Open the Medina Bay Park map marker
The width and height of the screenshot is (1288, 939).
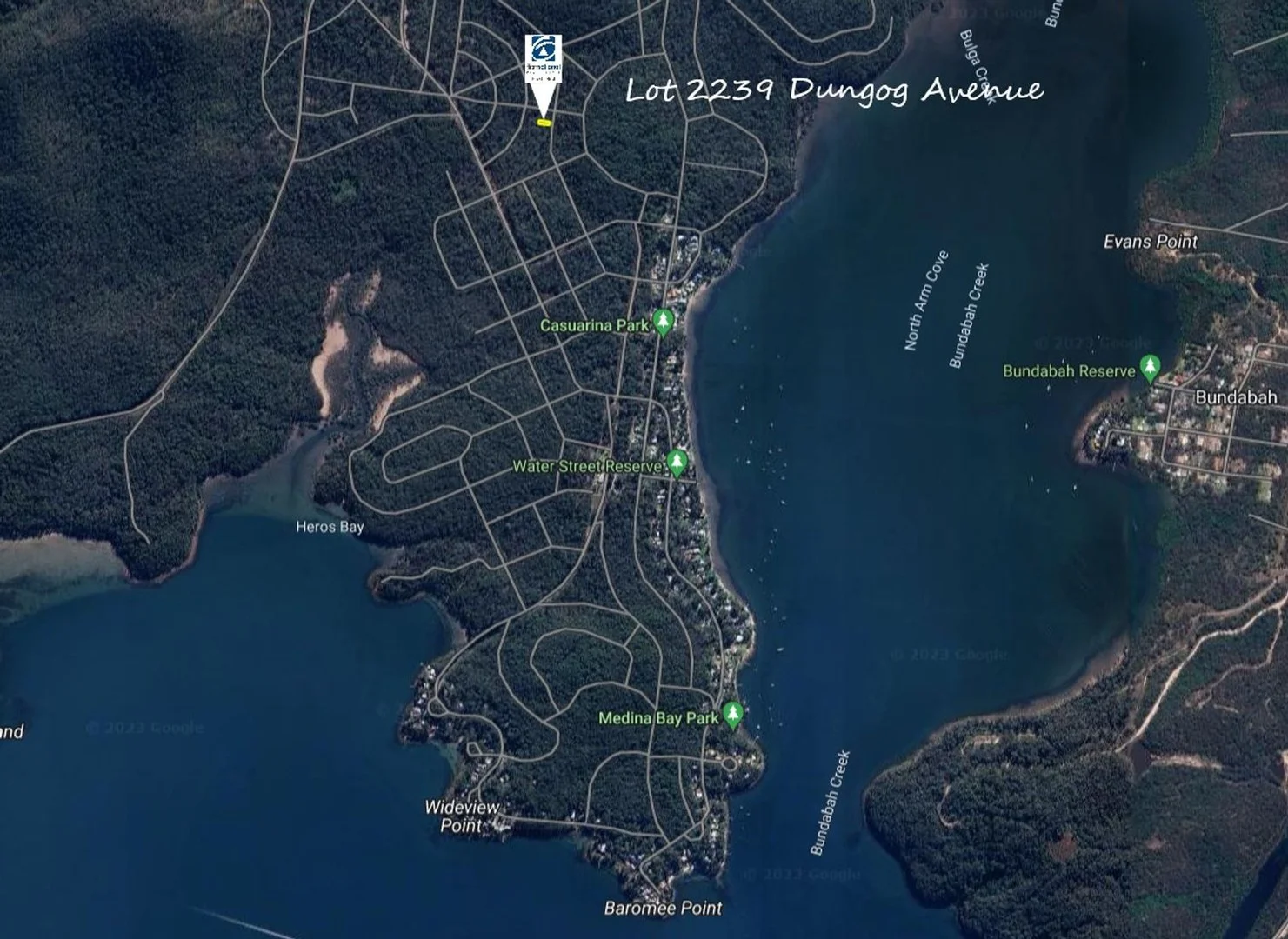click(733, 716)
